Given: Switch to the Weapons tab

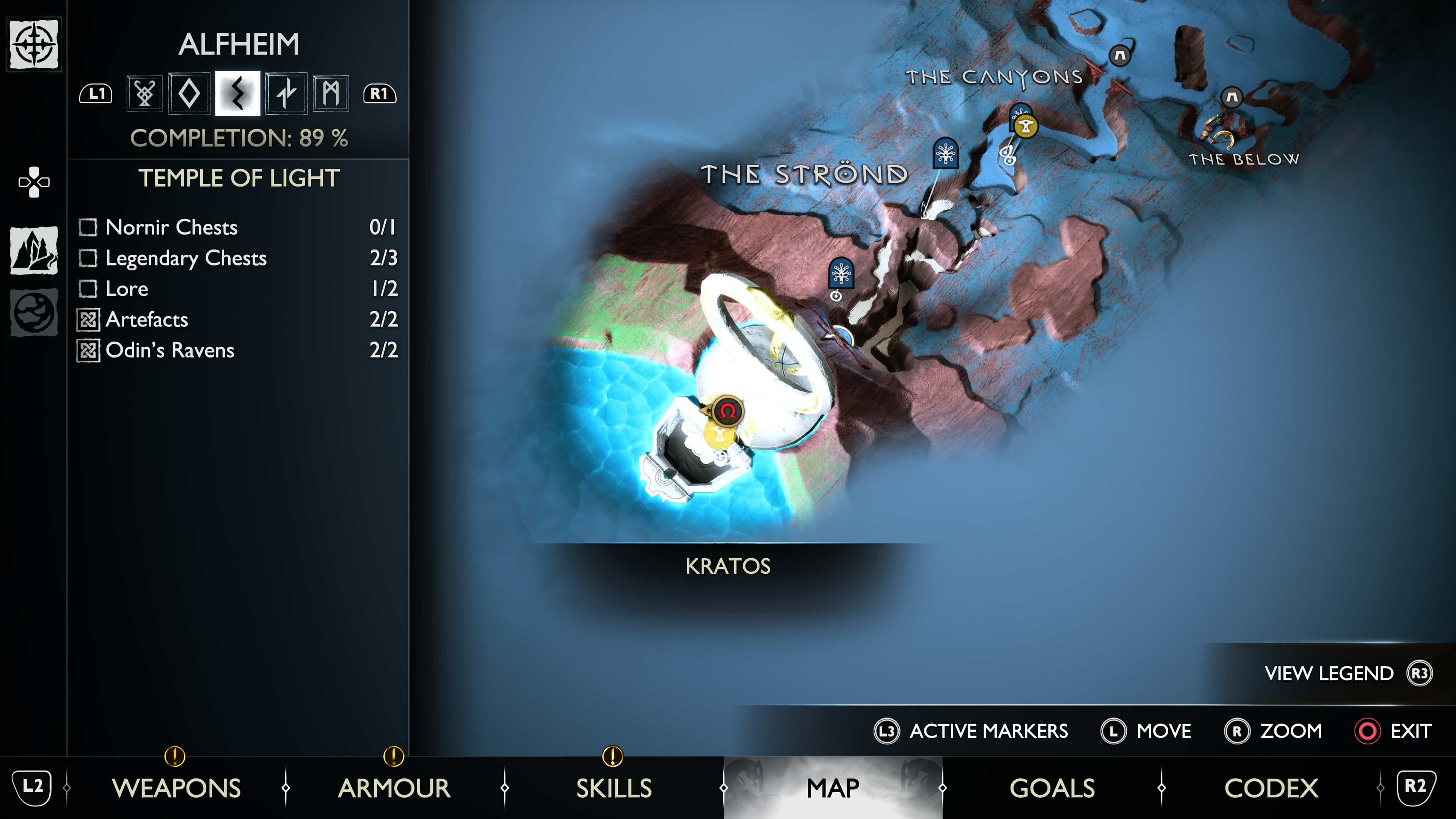Looking at the screenshot, I should [176, 788].
